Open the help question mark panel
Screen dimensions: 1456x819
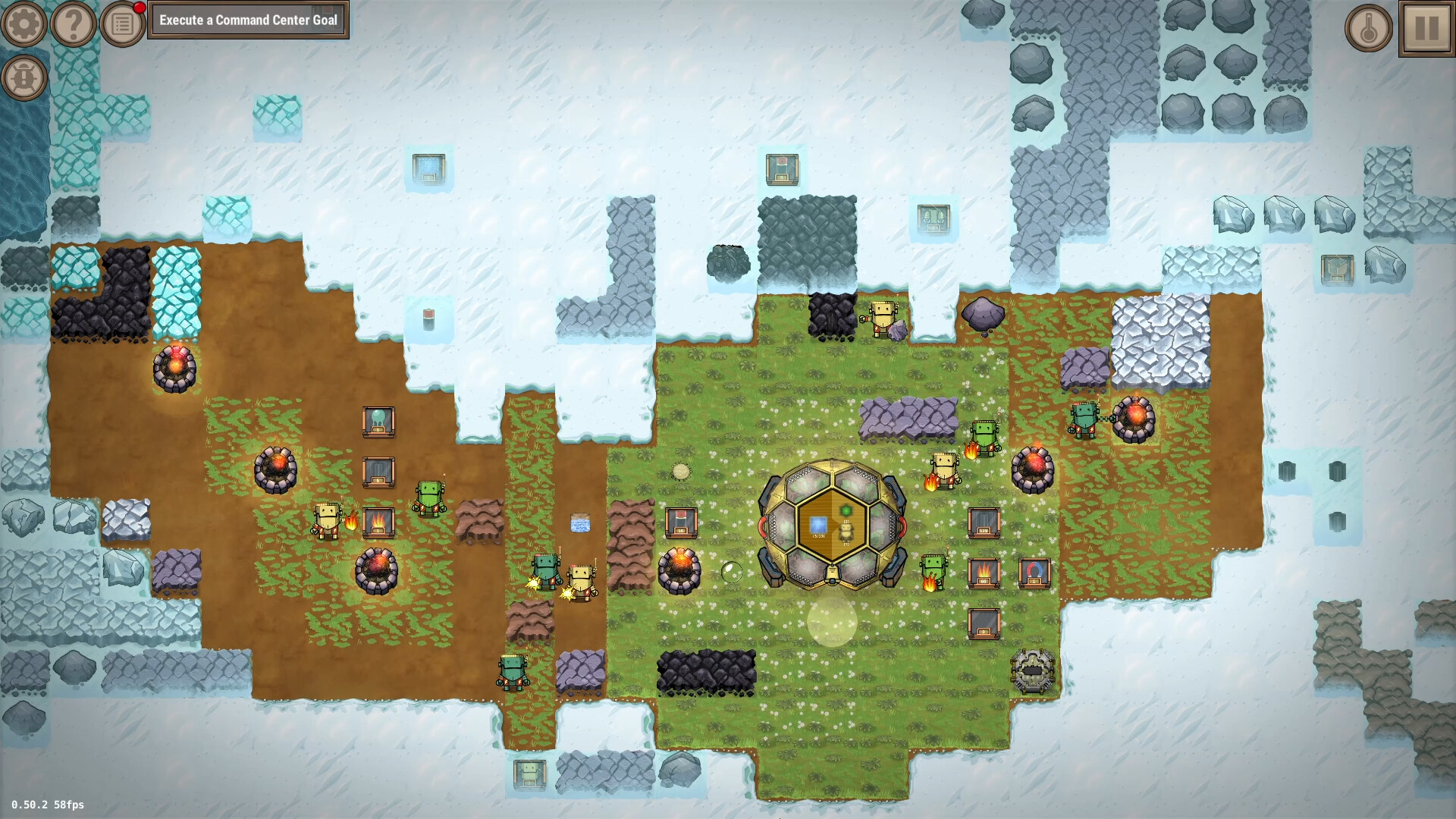coord(72,22)
